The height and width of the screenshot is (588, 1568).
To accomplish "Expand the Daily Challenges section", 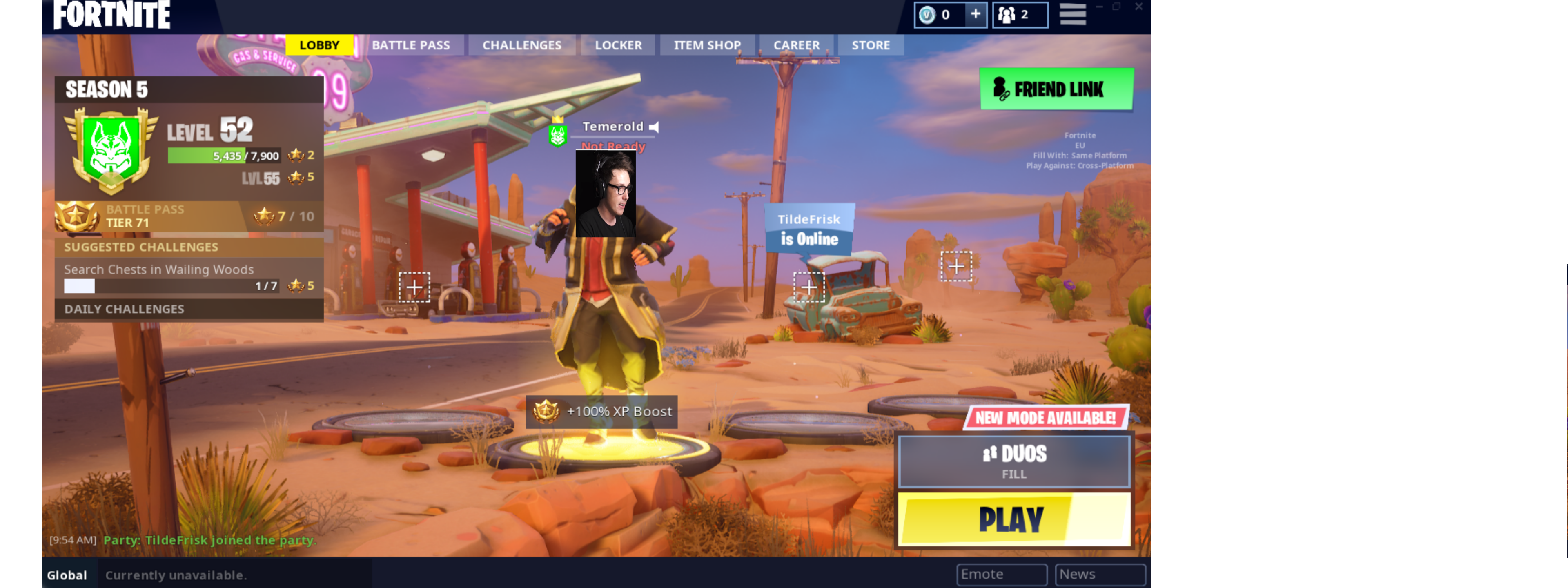I will click(124, 309).
